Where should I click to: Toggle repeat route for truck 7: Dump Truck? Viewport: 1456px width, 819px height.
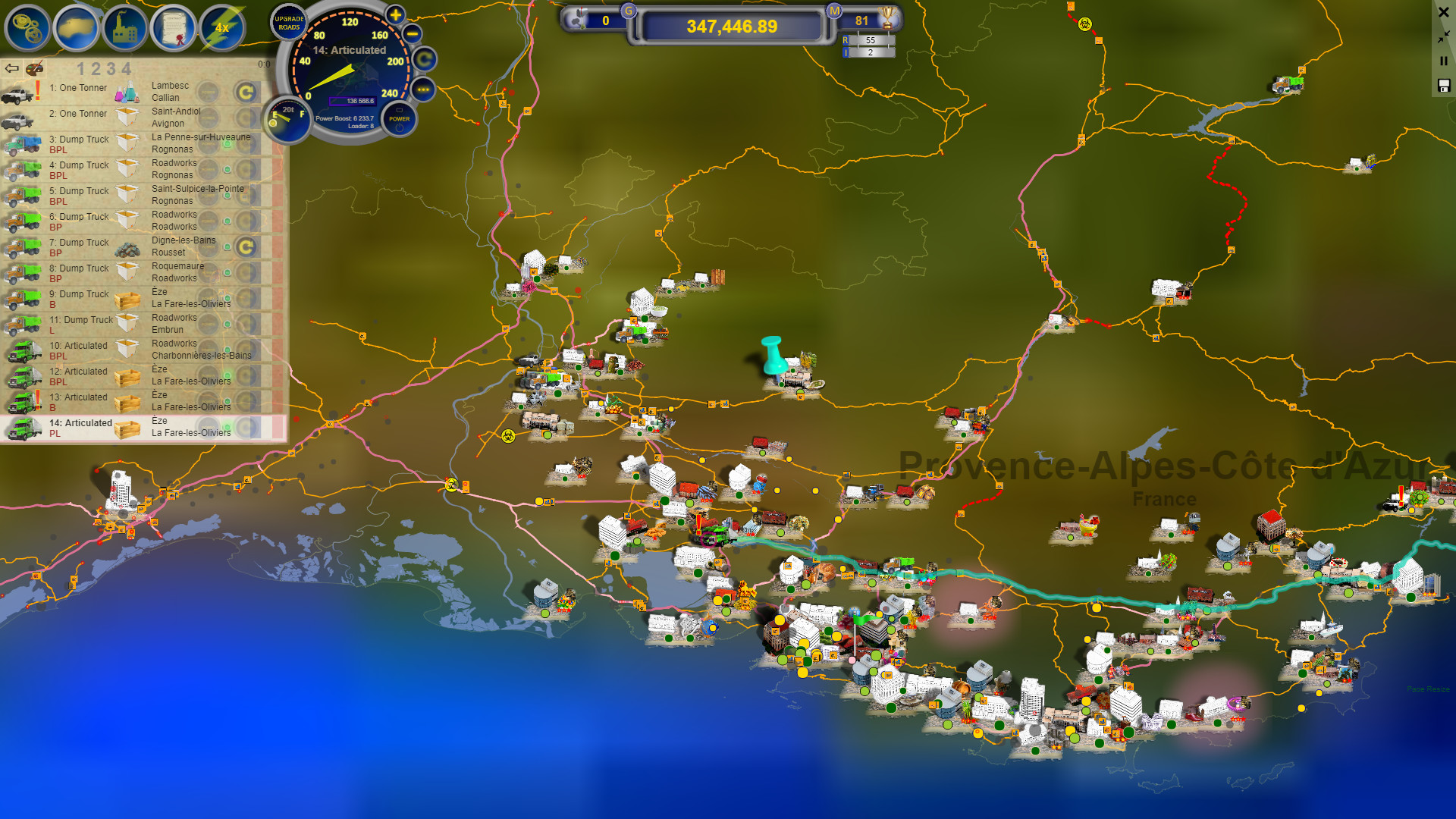point(246,247)
